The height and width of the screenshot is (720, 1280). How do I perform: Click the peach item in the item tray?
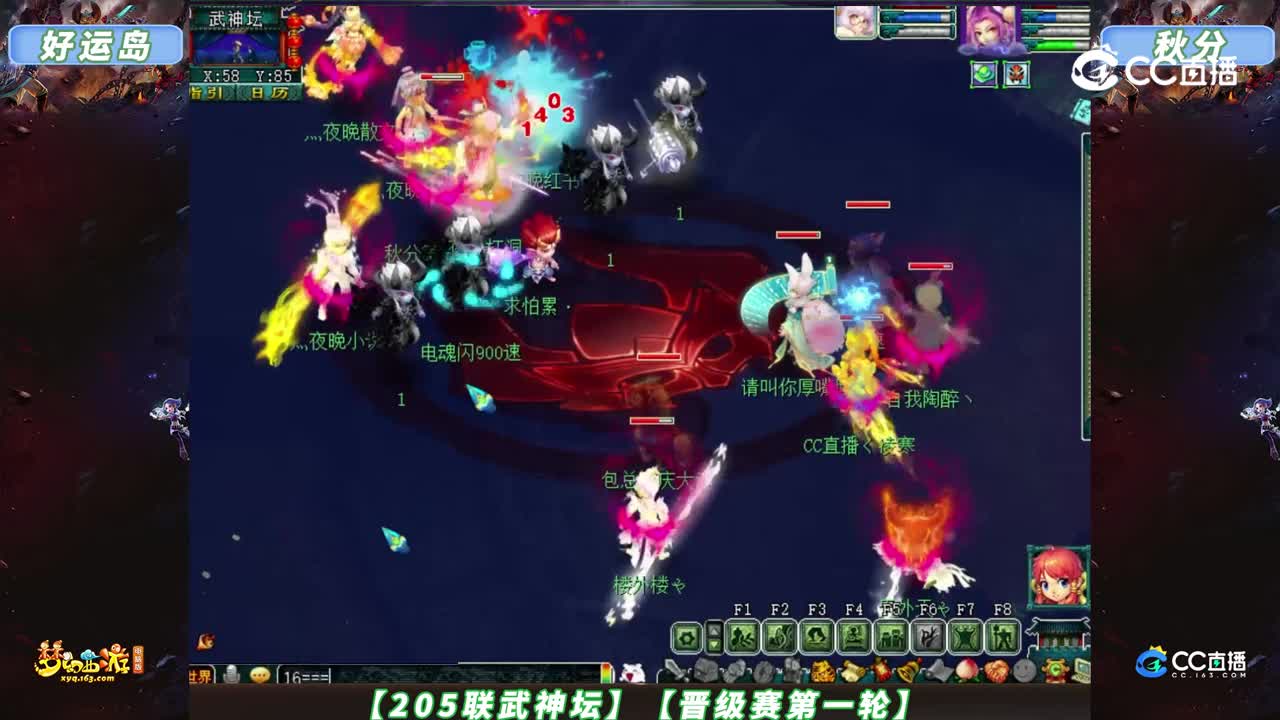968,668
